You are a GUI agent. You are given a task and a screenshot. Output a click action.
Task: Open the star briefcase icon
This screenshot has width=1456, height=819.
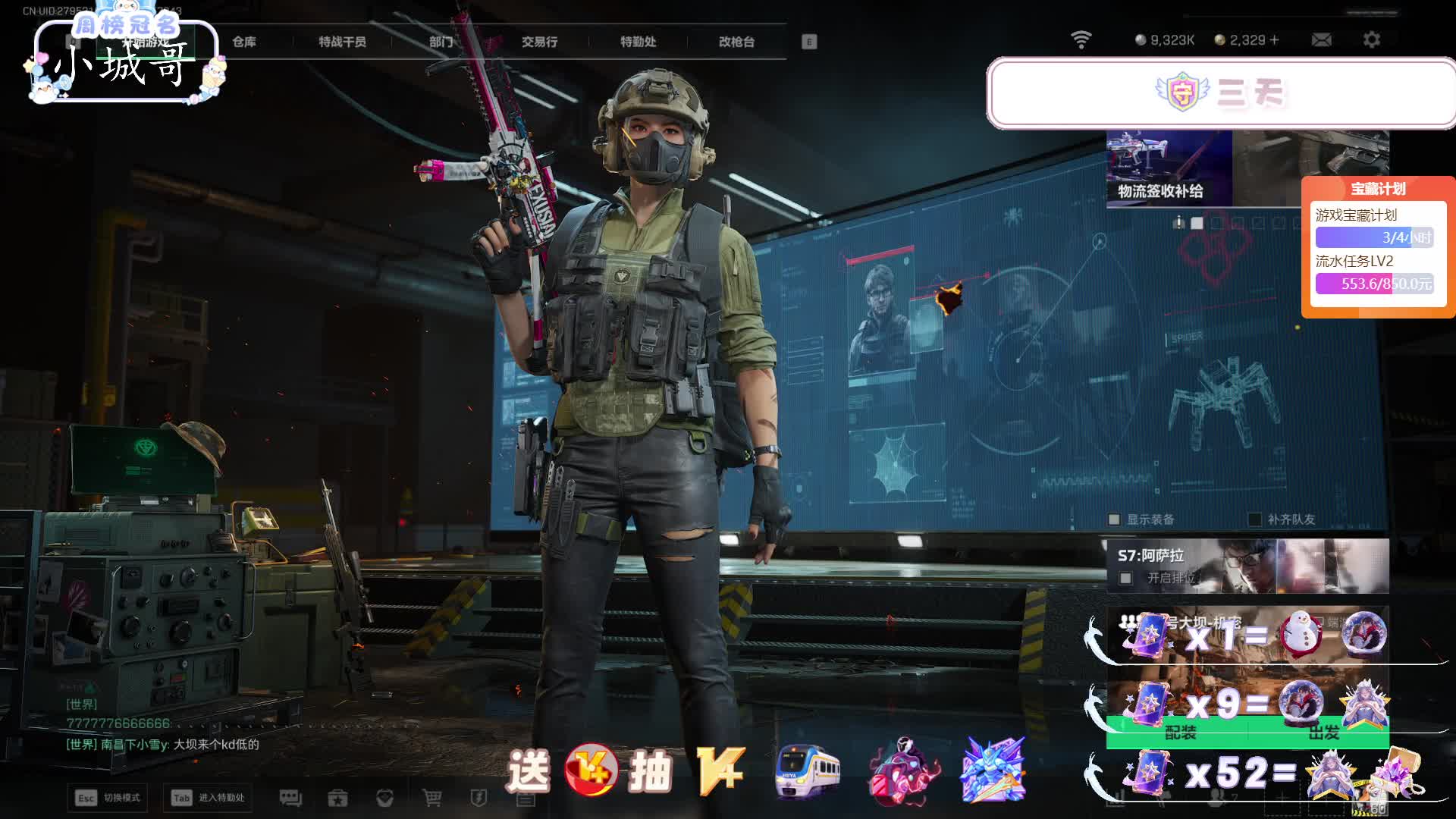click(x=337, y=798)
